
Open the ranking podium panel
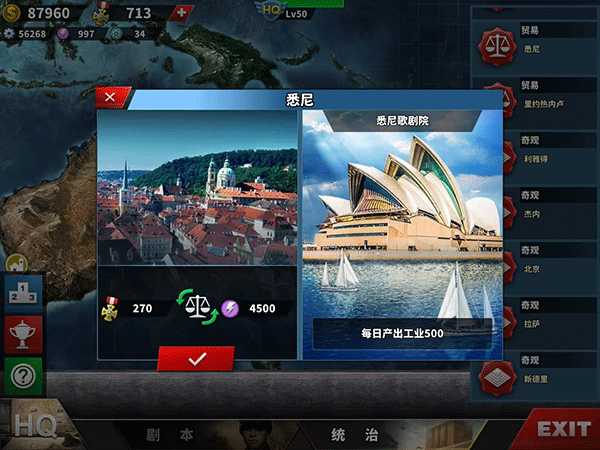[23, 296]
